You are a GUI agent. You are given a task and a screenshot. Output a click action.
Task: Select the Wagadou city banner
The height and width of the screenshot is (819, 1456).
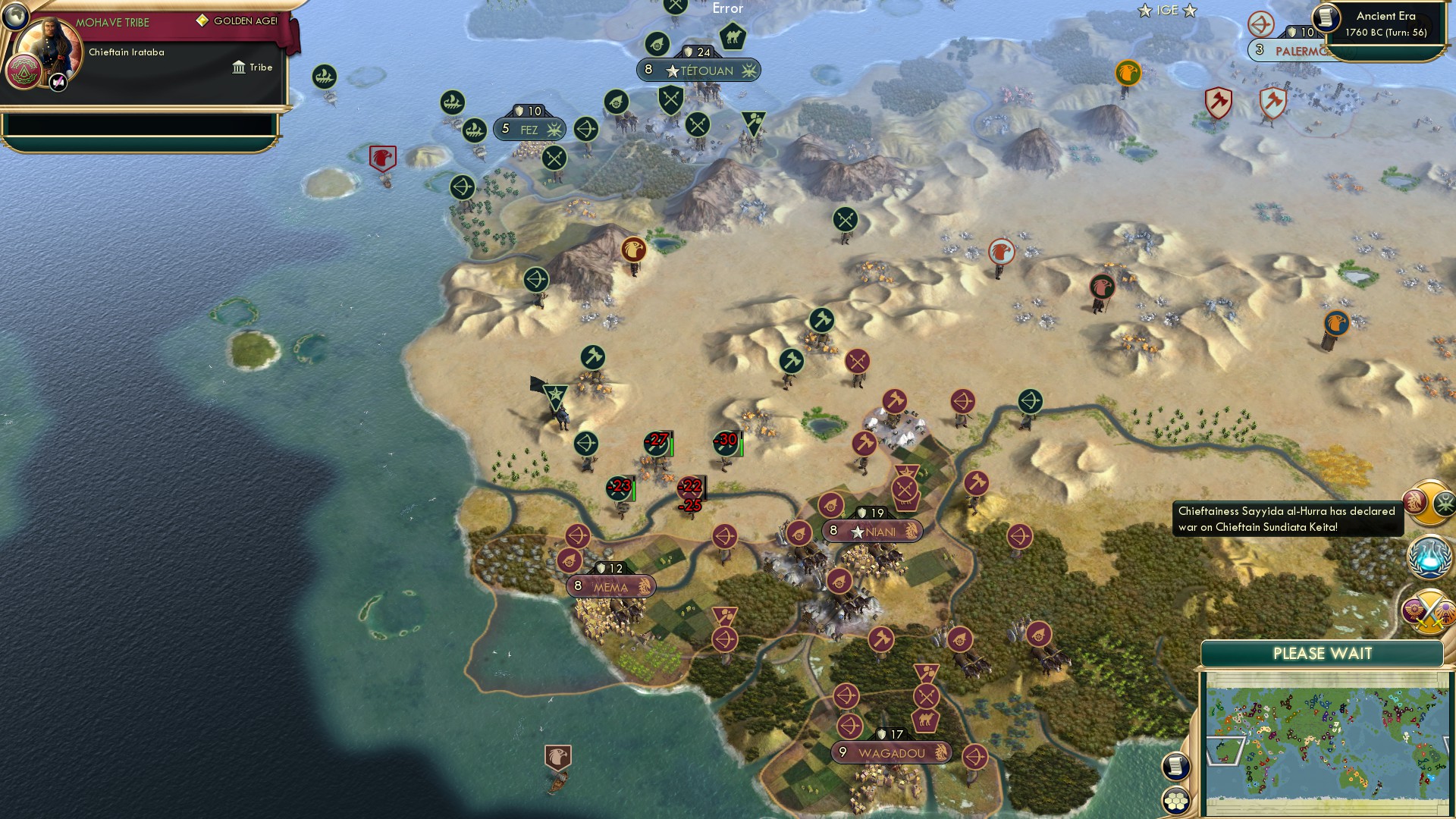pos(891,752)
